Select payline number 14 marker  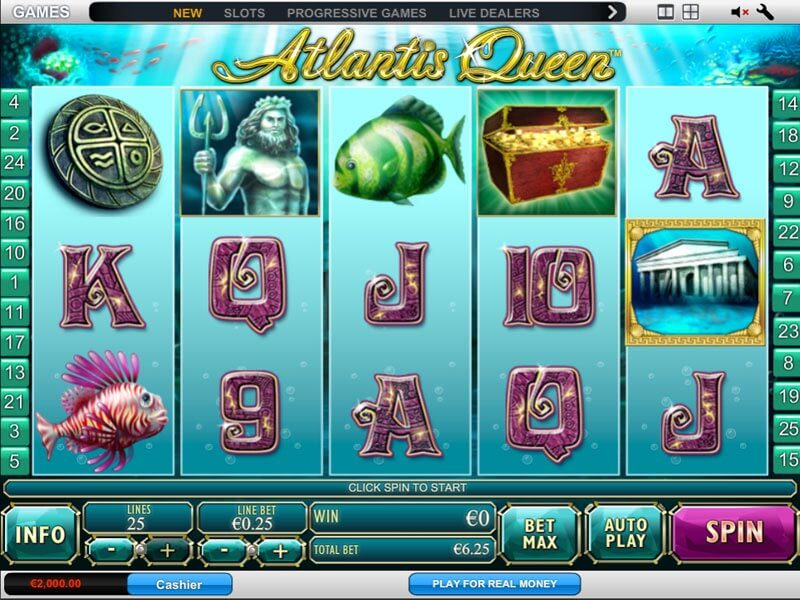(787, 103)
